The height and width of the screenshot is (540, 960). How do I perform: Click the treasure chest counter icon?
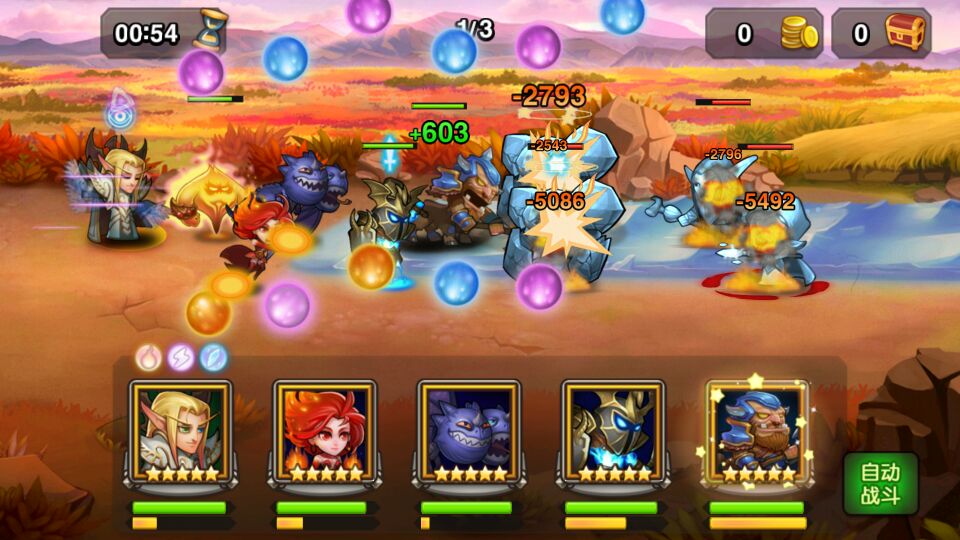[906, 34]
